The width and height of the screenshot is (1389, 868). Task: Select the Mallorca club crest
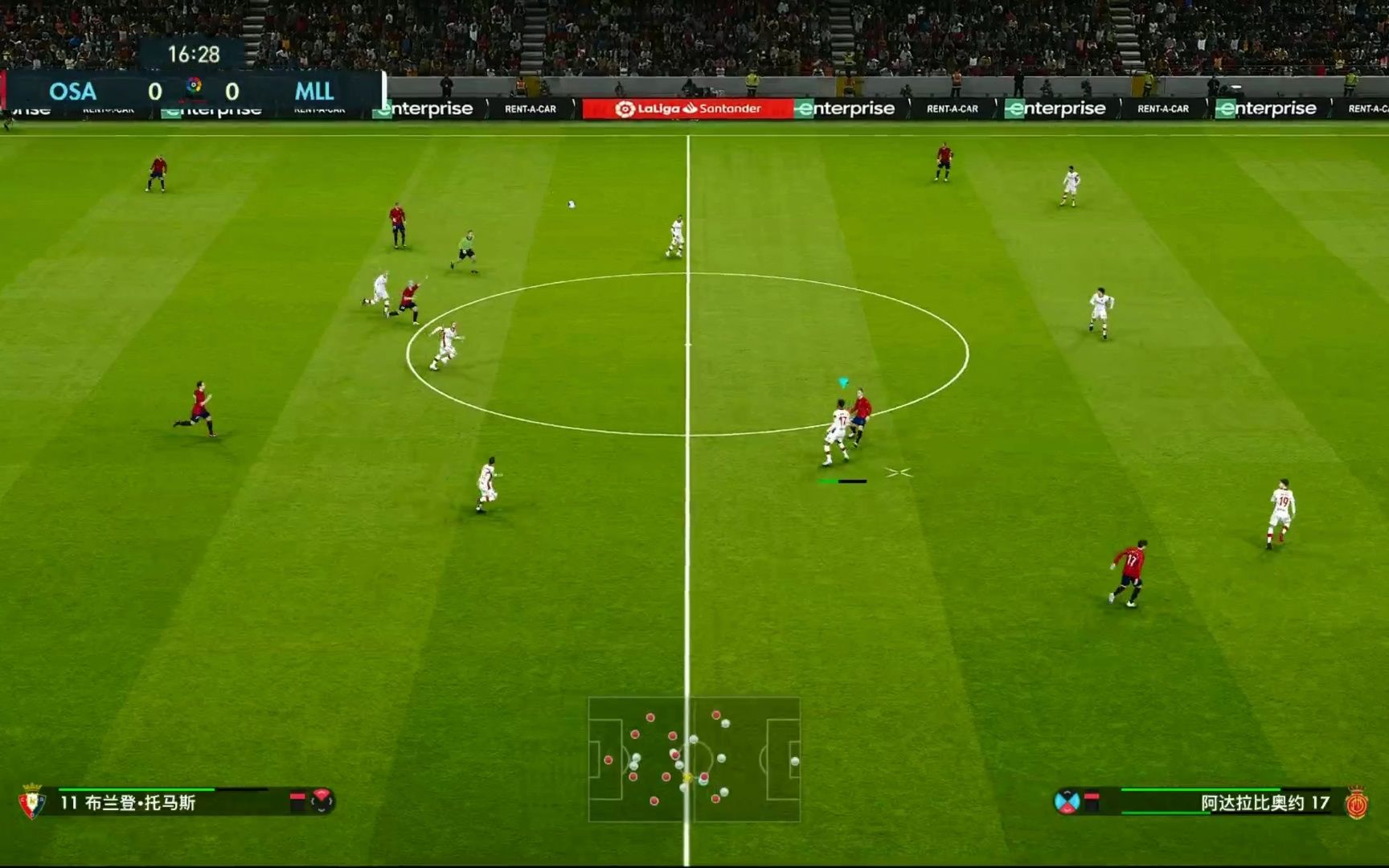[x=1356, y=803]
